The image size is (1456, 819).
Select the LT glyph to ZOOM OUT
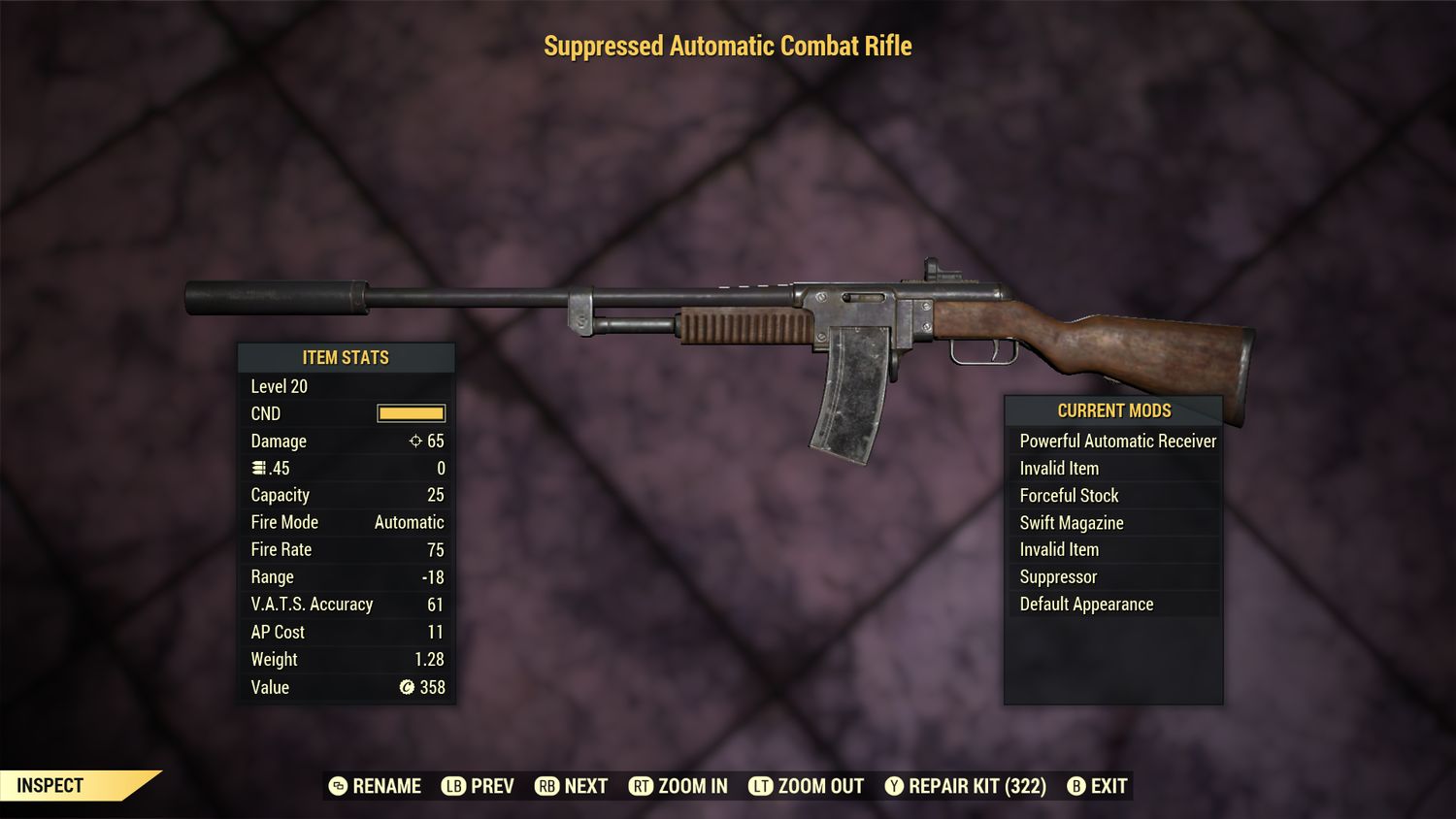pos(762,786)
